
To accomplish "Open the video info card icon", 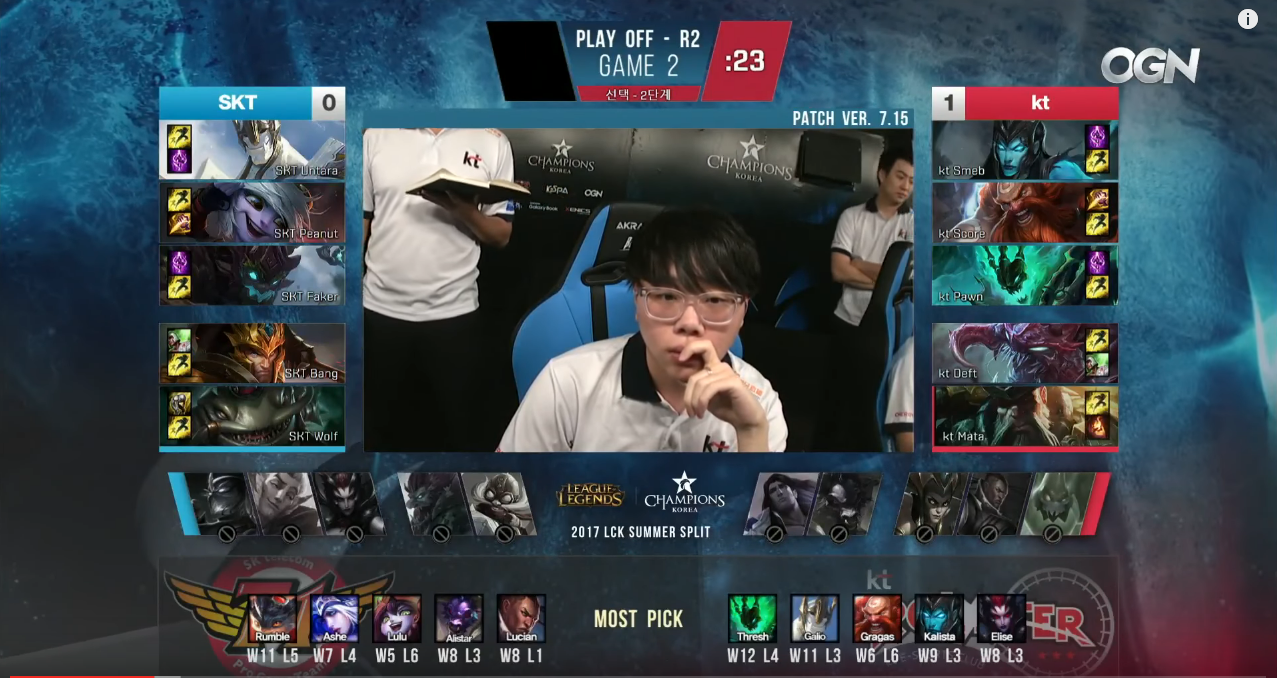I will 1248,19.
